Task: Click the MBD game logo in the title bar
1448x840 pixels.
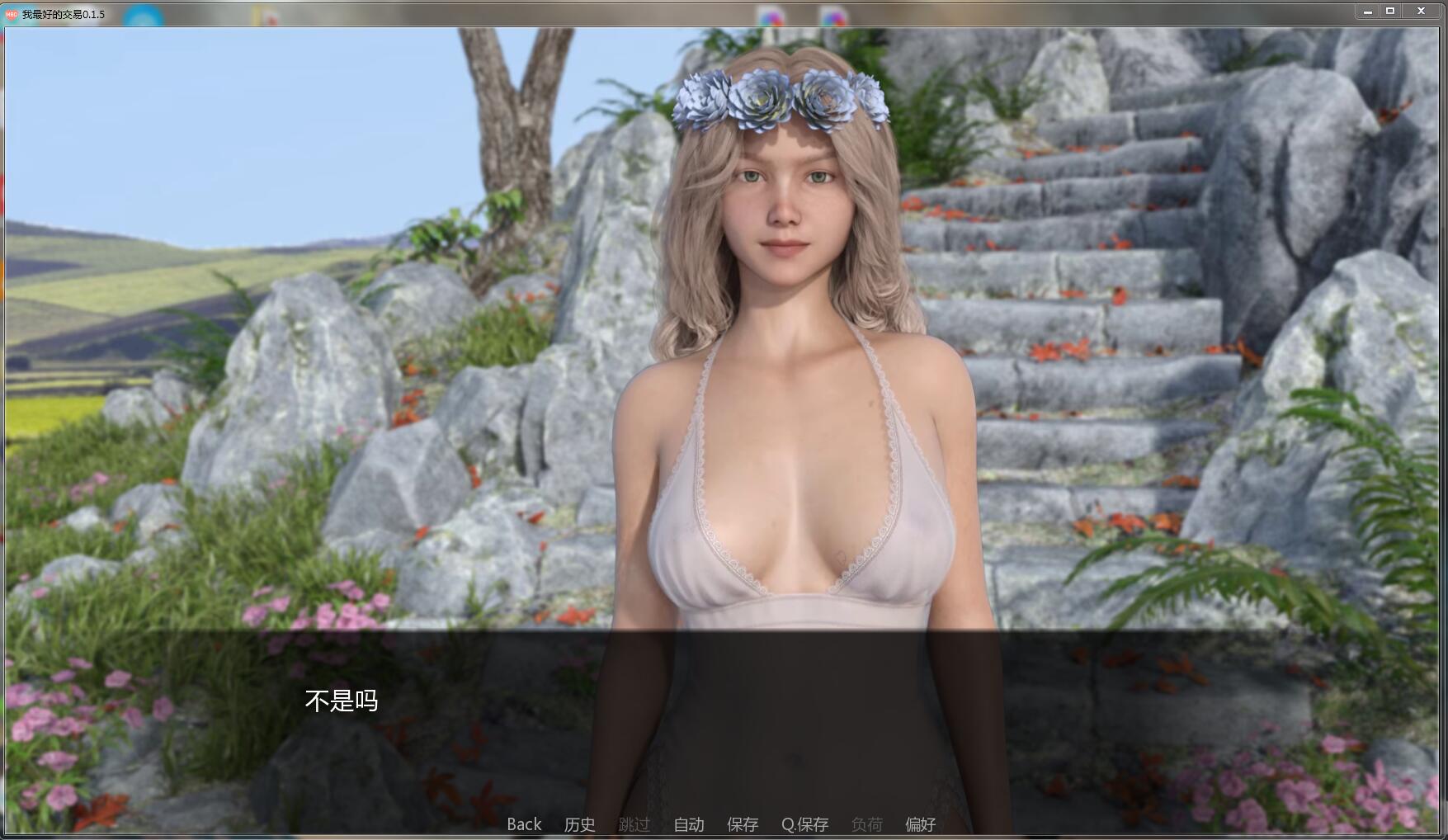Action: pos(13,14)
